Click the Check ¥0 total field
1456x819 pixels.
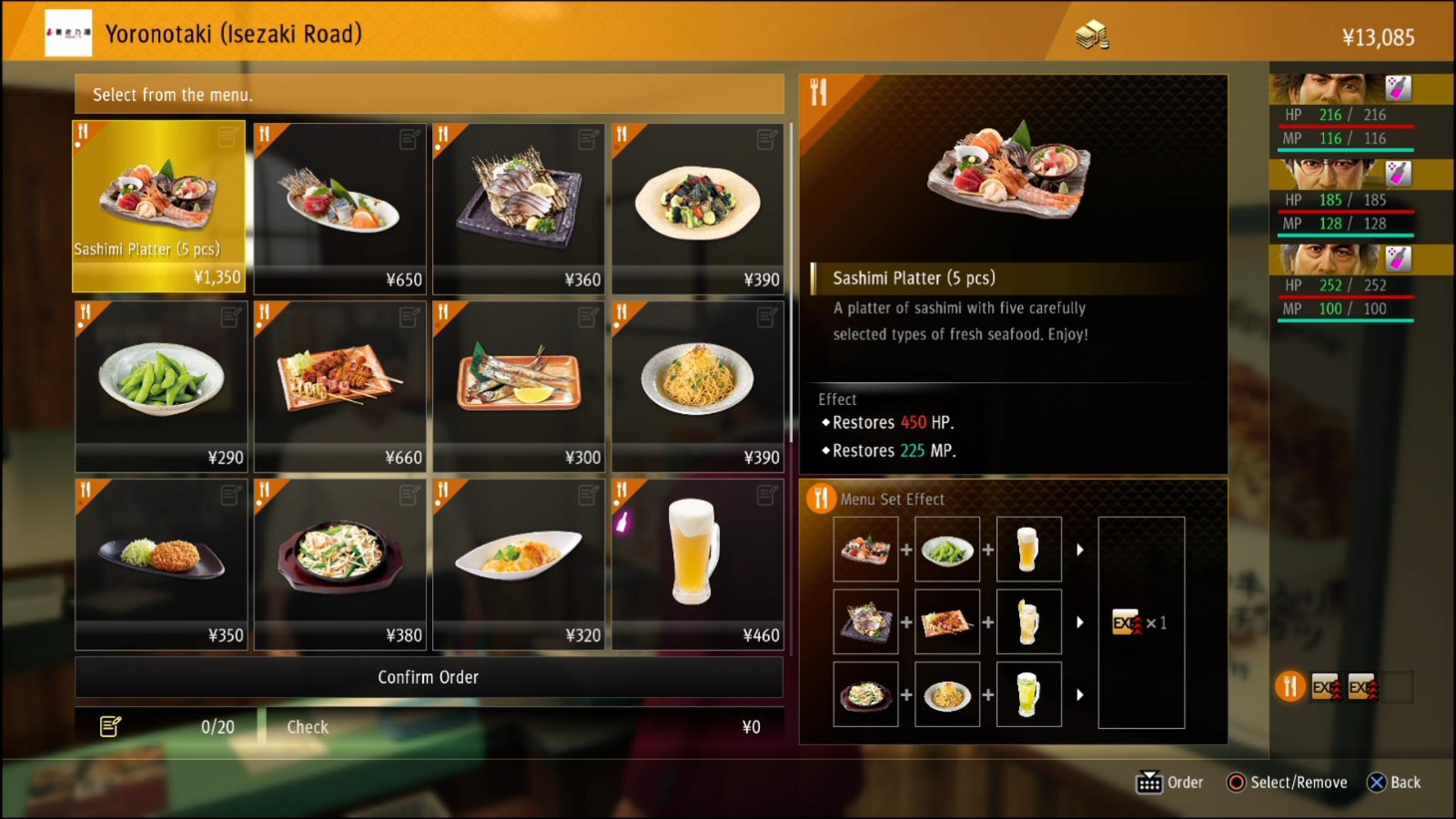(x=524, y=726)
